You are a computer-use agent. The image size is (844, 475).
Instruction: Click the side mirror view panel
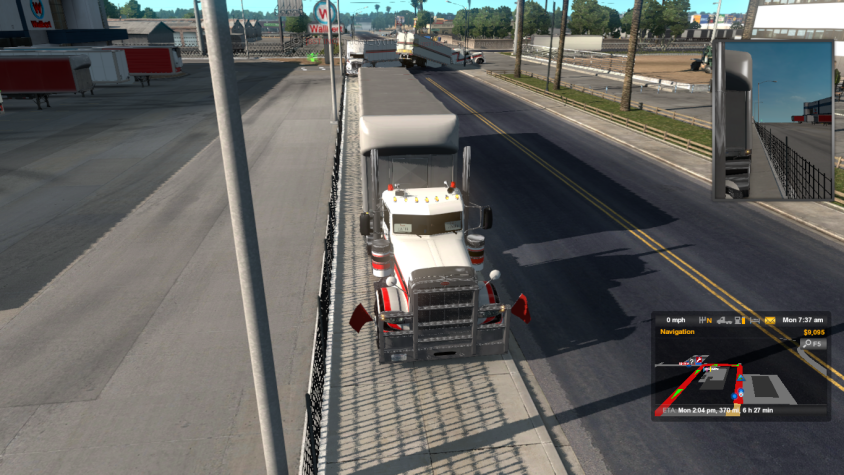(773, 120)
